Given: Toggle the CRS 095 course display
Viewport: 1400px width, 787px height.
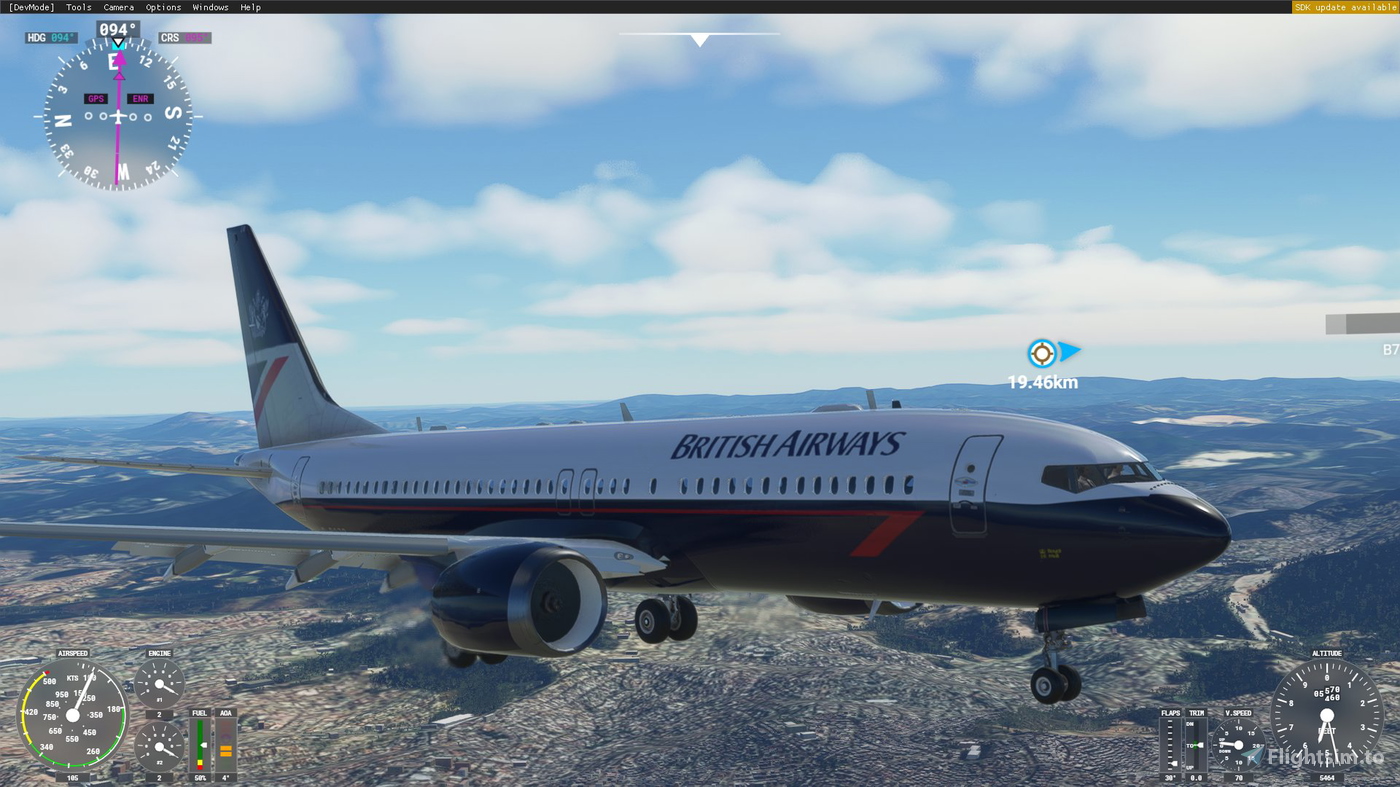Looking at the screenshot, I should pos(184,36).
